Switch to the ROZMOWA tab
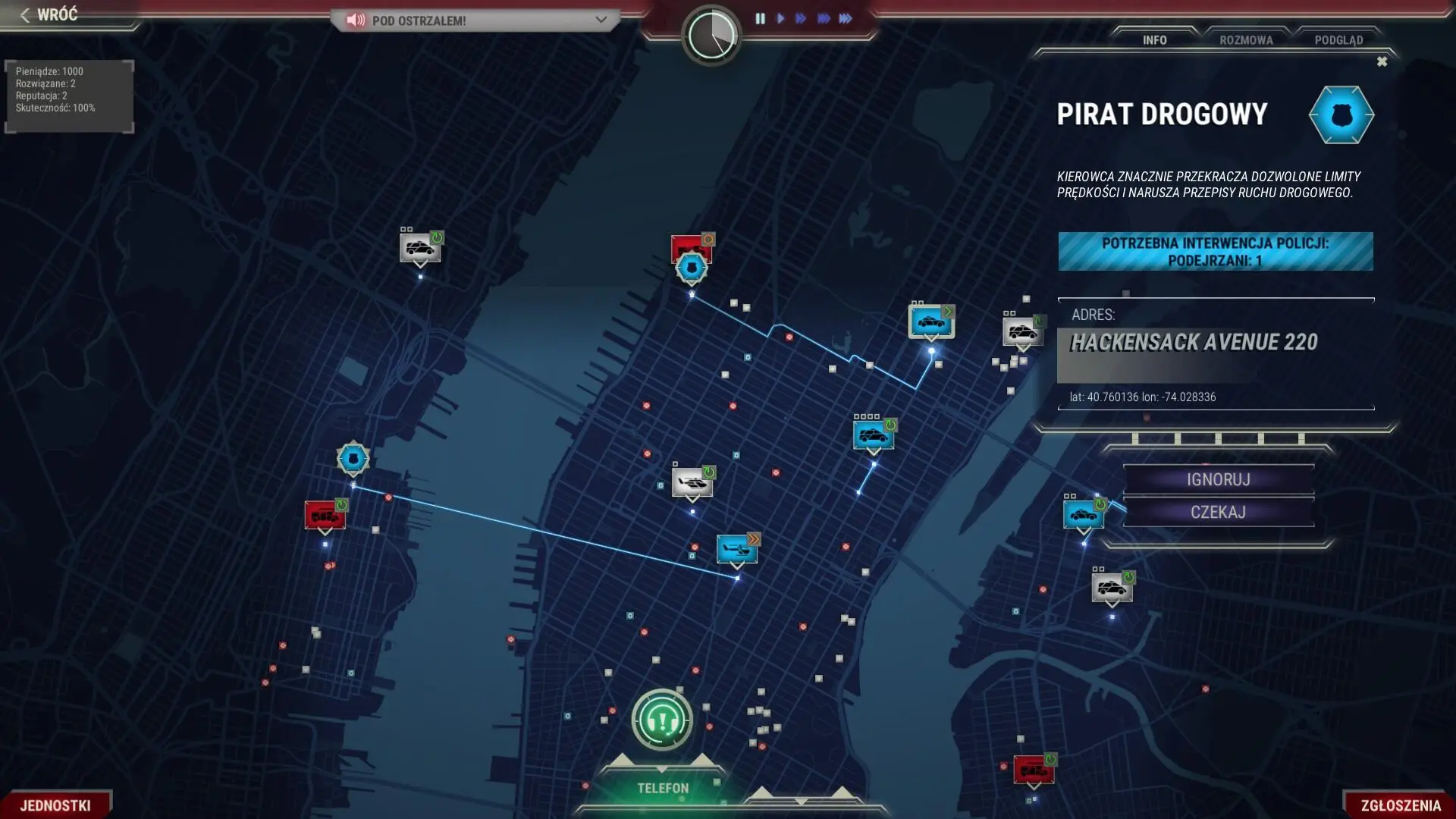The height and width of the screenshot is (819, 1456). coord(1247,39)
